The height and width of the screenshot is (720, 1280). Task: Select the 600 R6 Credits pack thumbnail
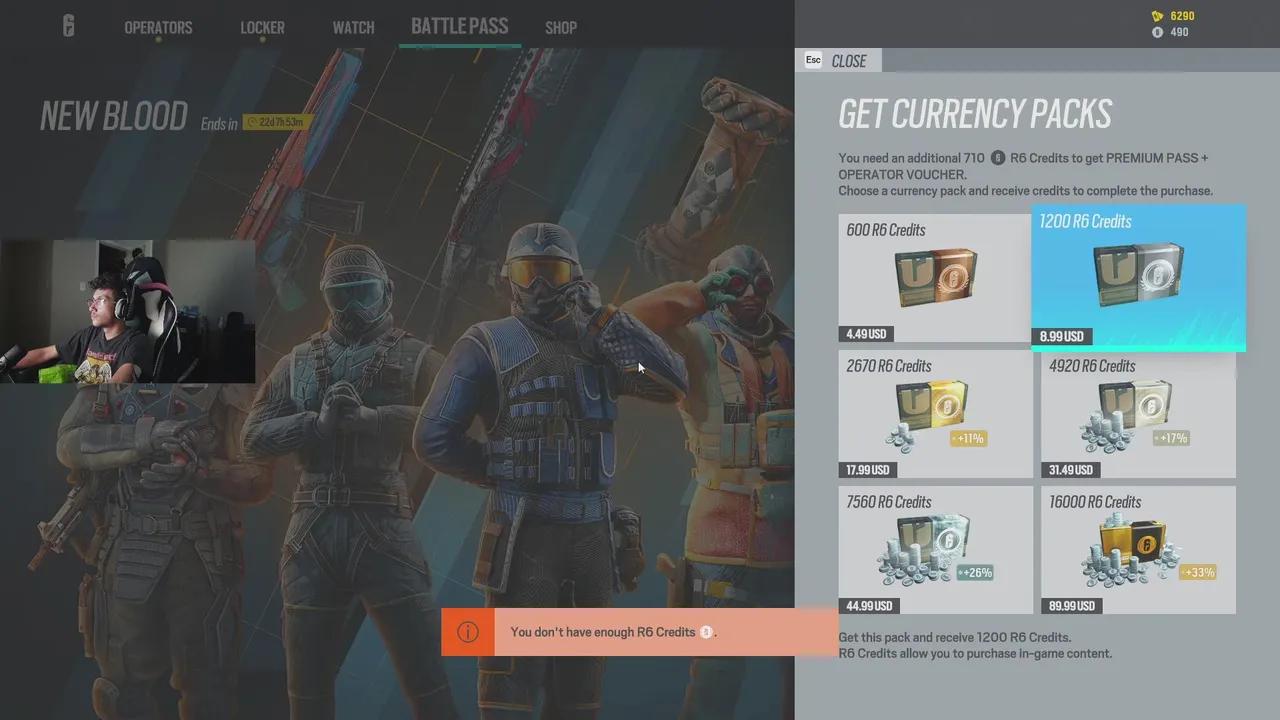pyautogui.click(x=934, y=277)
